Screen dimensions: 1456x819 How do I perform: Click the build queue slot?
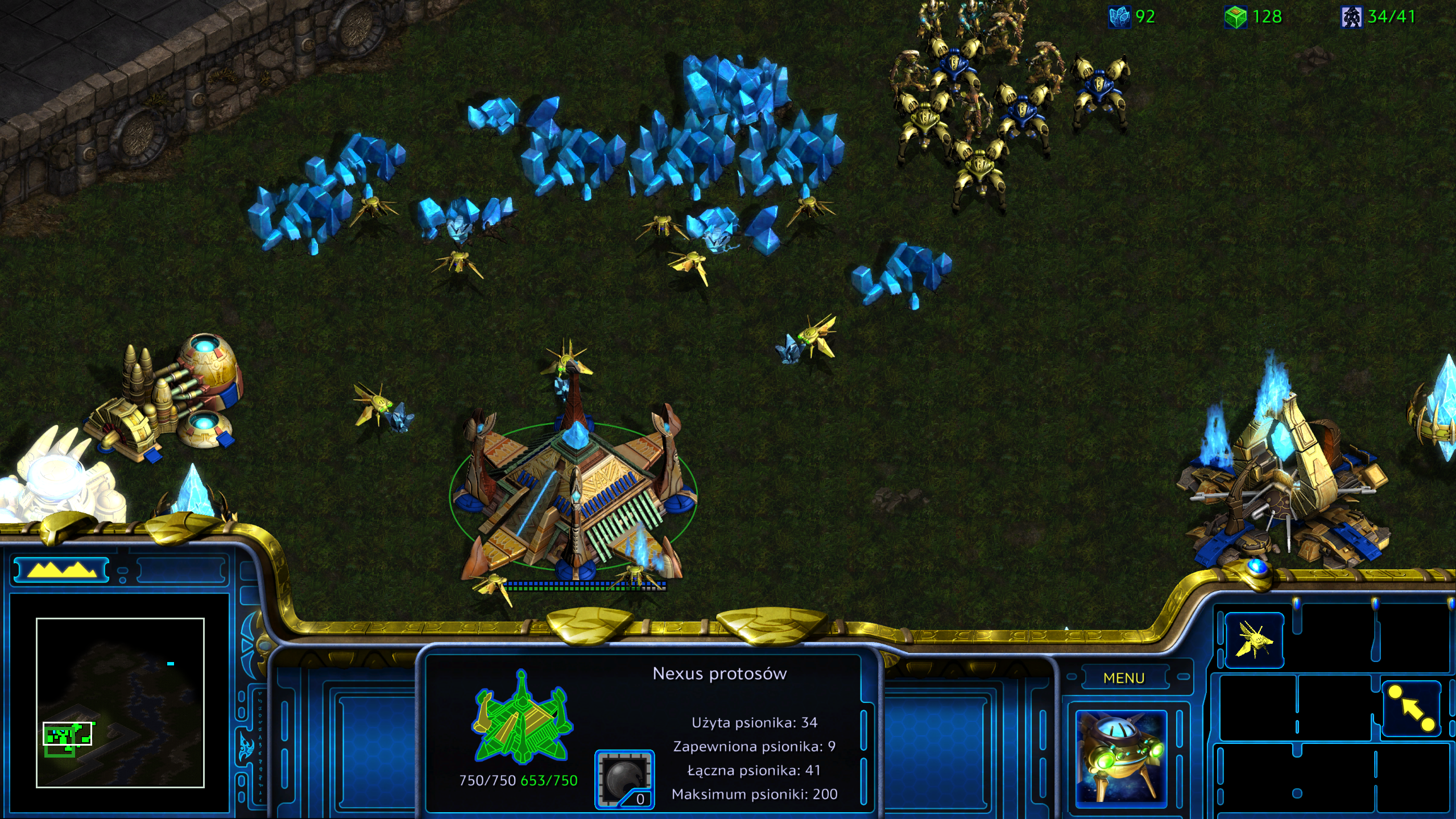[x=624, y=779]
